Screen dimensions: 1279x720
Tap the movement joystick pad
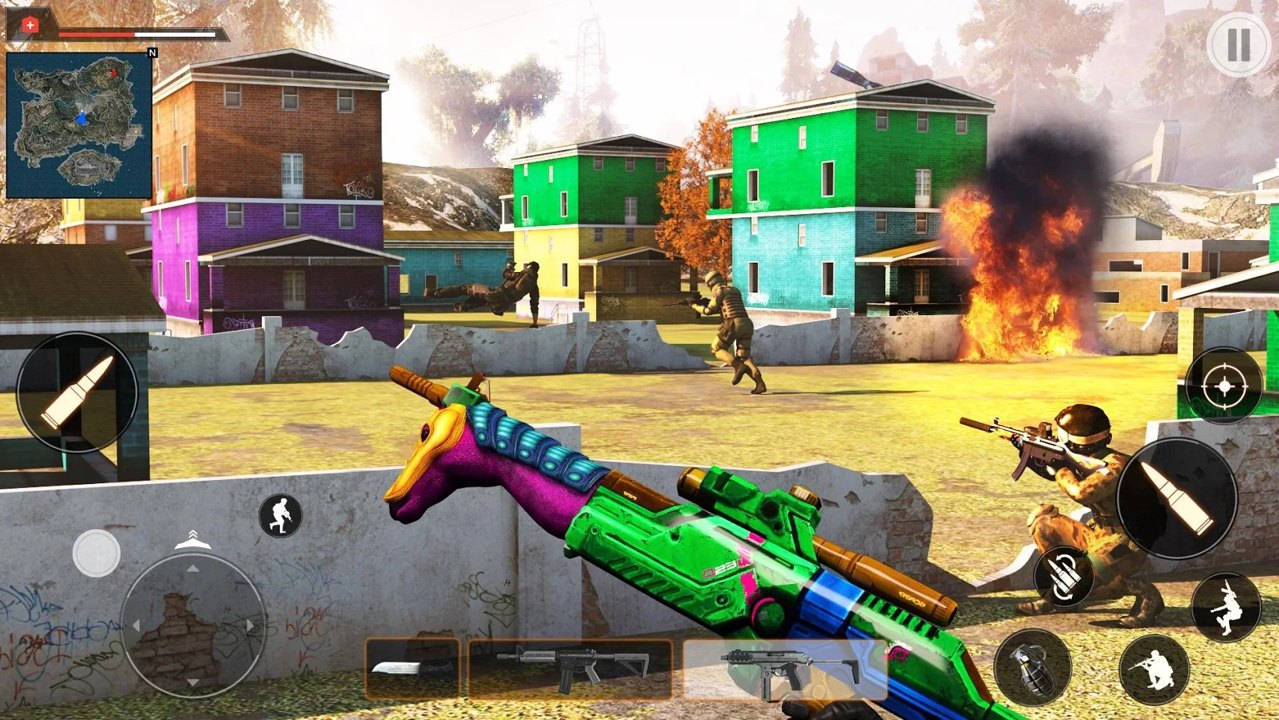coord(193,625)
